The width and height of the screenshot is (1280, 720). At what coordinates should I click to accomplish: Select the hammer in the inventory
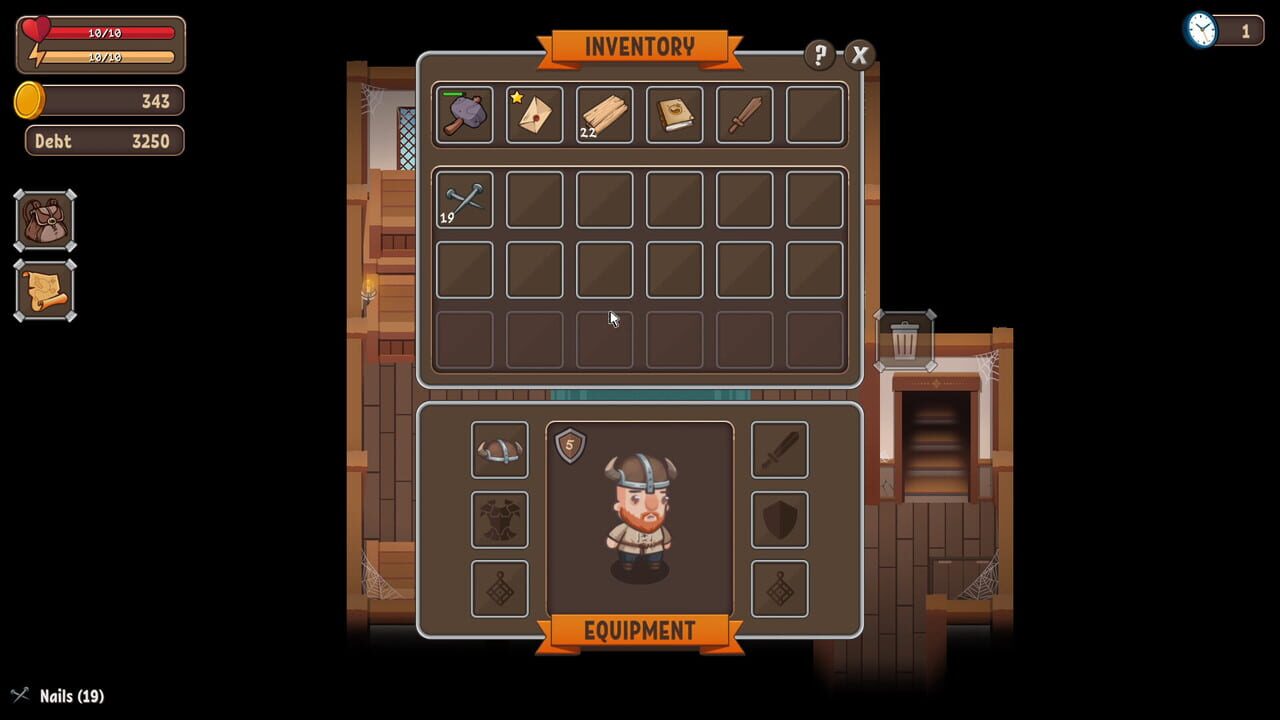pos(463,114)
